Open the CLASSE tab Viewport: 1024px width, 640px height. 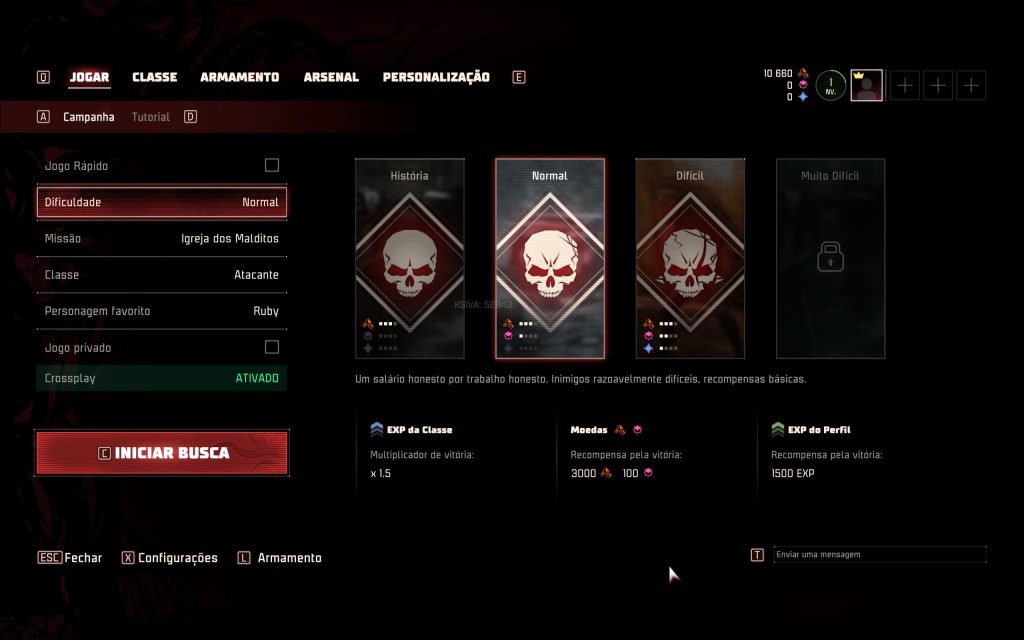pyautogui.click(x=154, y=77)
